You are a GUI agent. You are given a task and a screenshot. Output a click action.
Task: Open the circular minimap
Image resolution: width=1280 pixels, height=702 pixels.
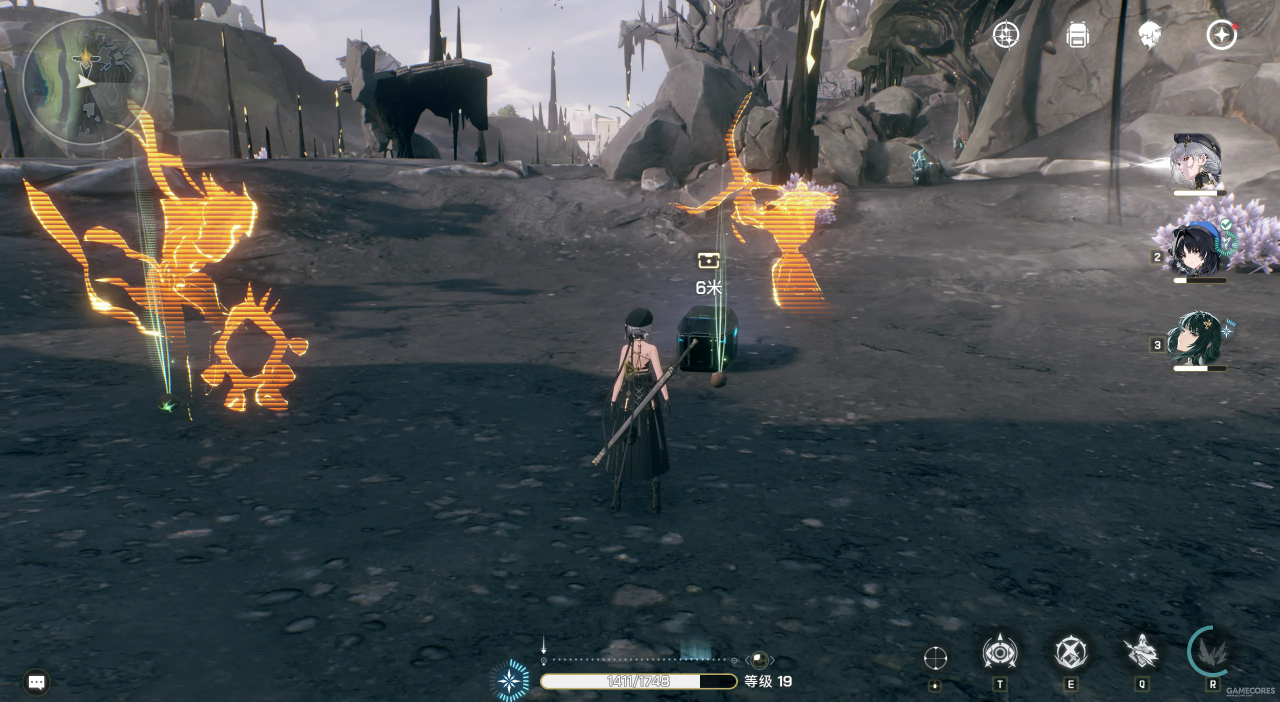(x=85, y=82)
